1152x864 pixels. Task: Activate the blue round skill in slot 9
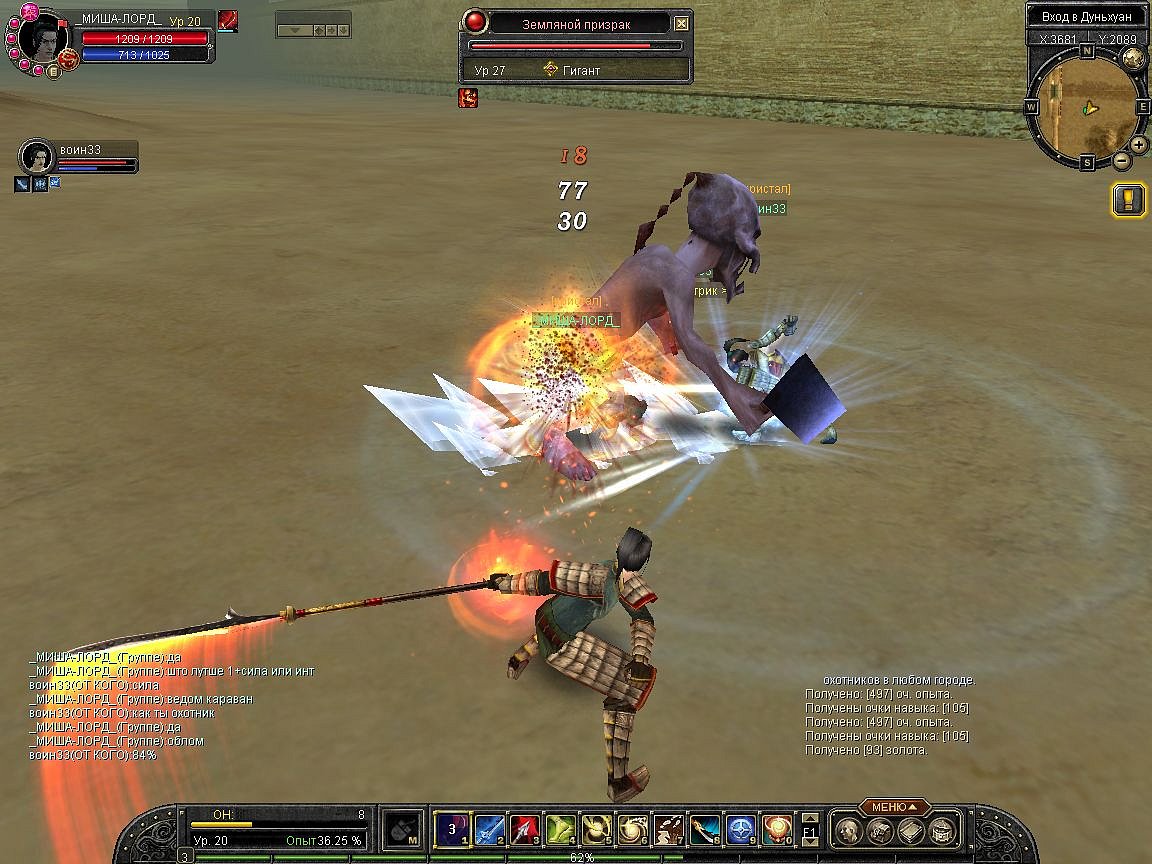click(741, 828)
